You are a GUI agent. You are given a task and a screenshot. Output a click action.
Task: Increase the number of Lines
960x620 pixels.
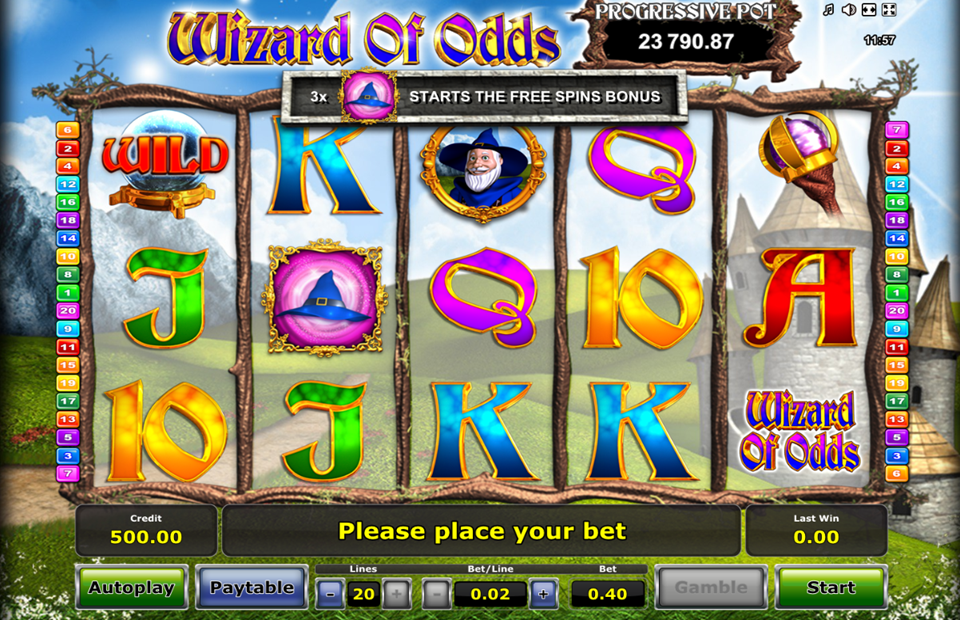(396, 594)
